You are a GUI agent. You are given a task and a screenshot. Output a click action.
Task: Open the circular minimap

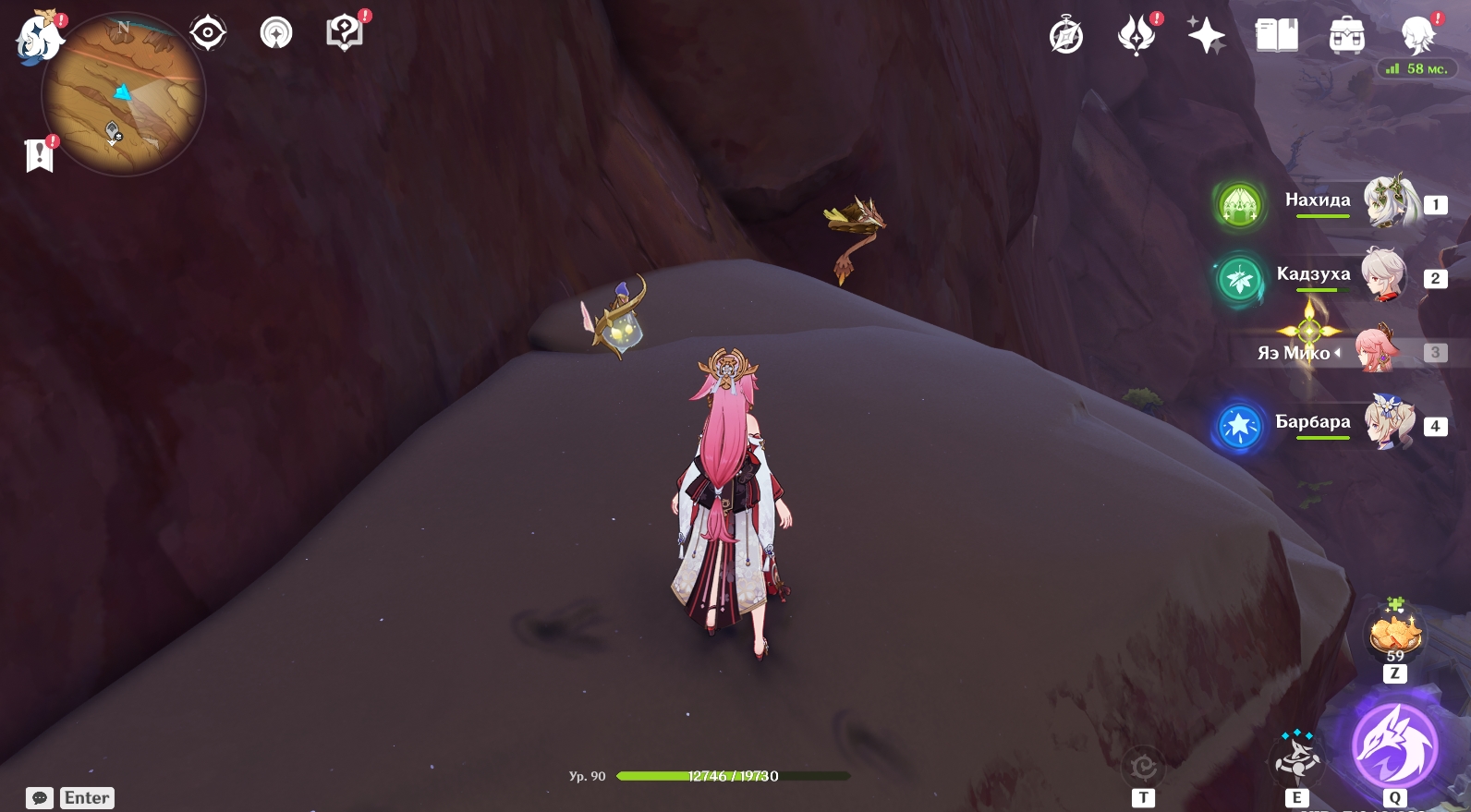point(123,94)
